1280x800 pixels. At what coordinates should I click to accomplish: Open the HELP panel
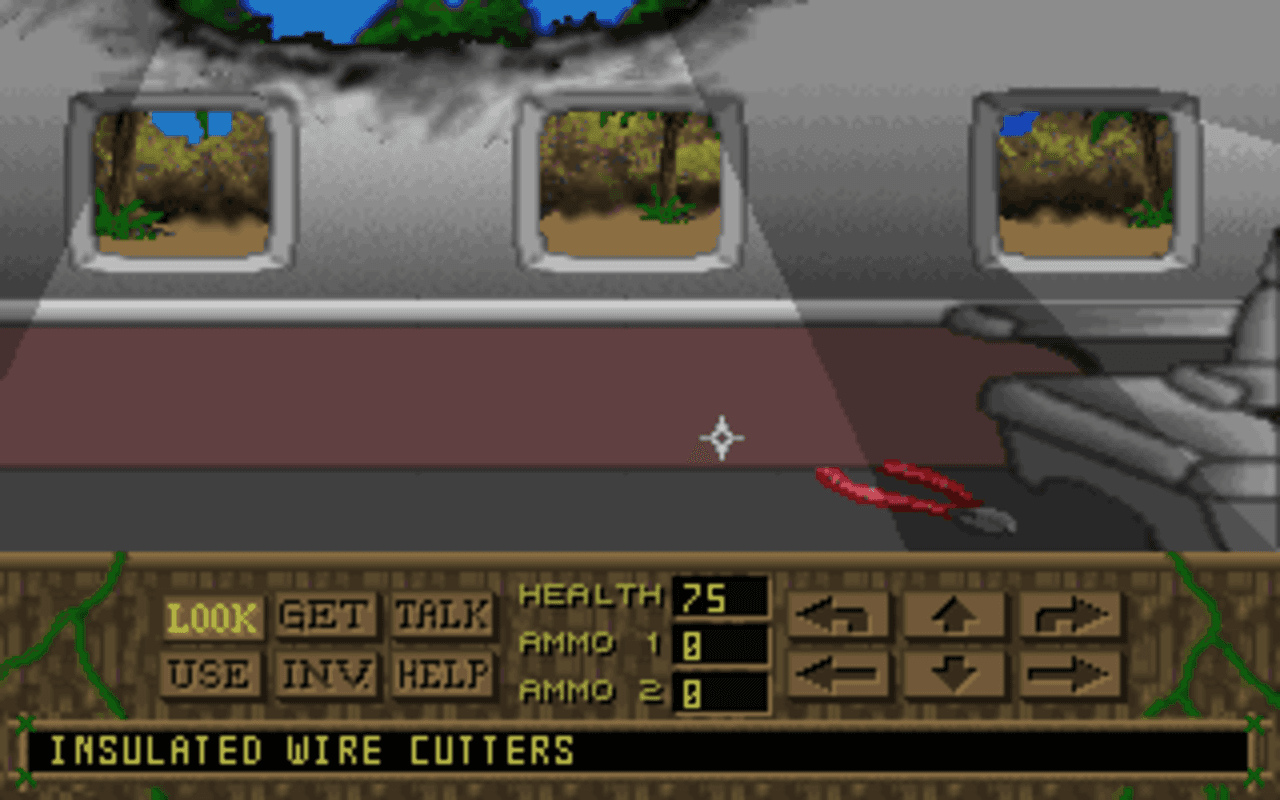tap(441, 675)
